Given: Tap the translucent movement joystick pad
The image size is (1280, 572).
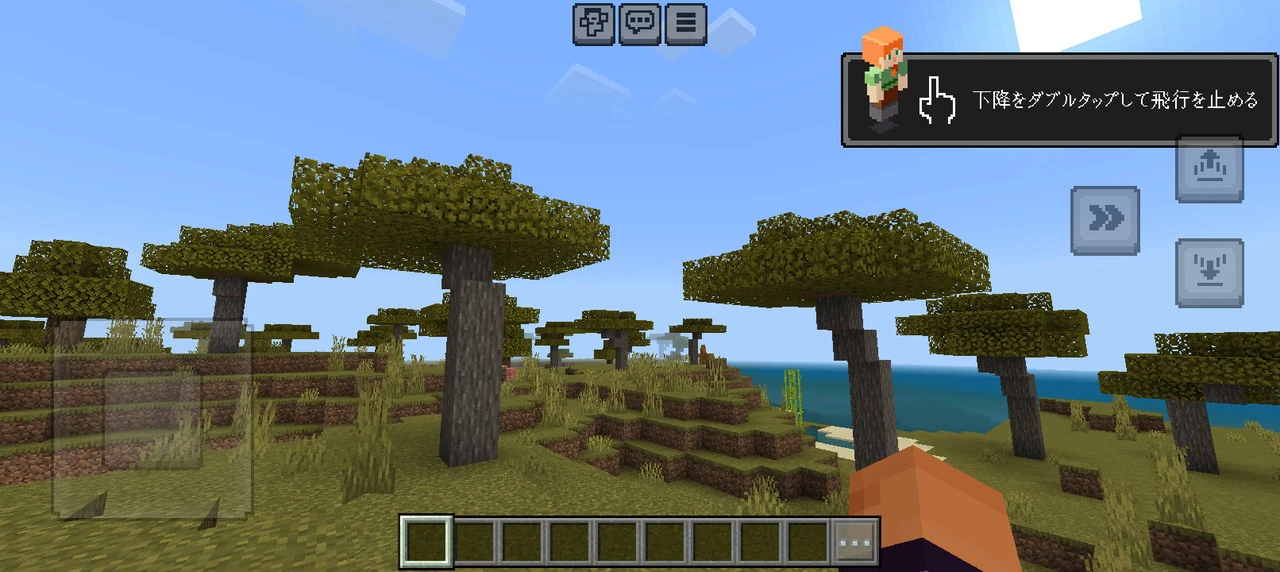Looking at the screenshot, I should click(152, 418).
